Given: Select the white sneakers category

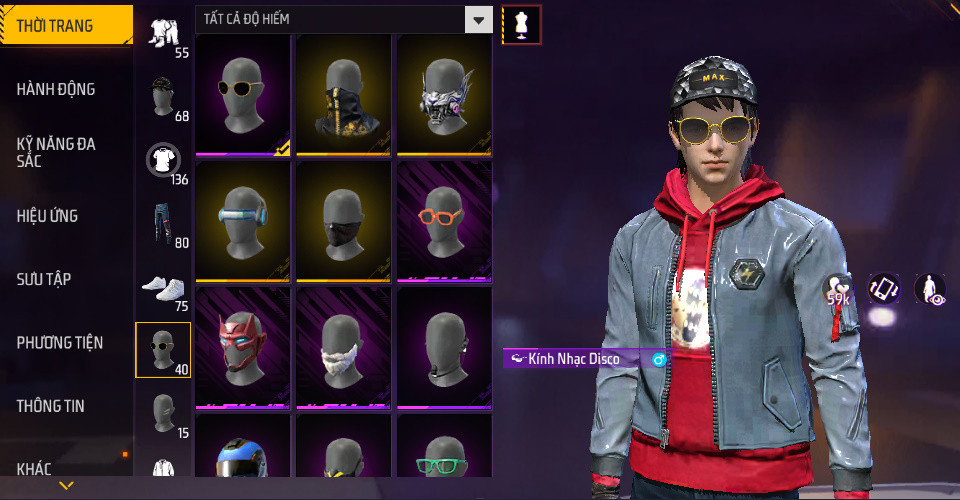Looking at the screenshot, I should tap(163, 287).
